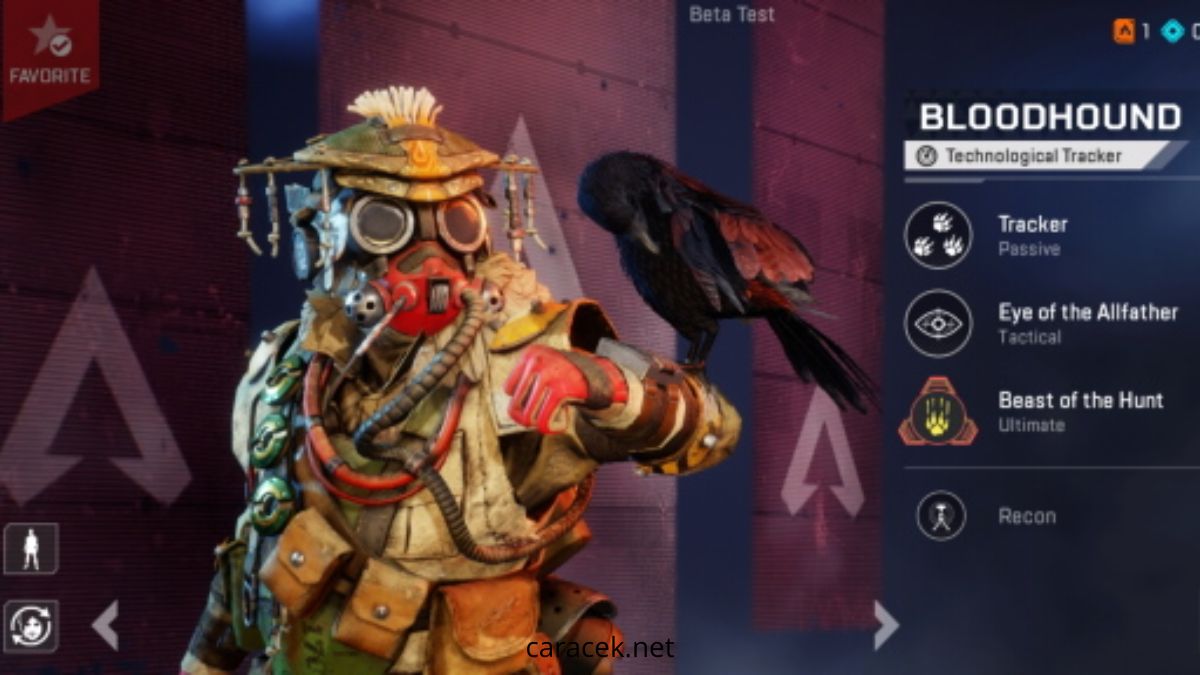Toggle the Favorite star badge
The image size is (1200, 675).
[x=48, y=50]
